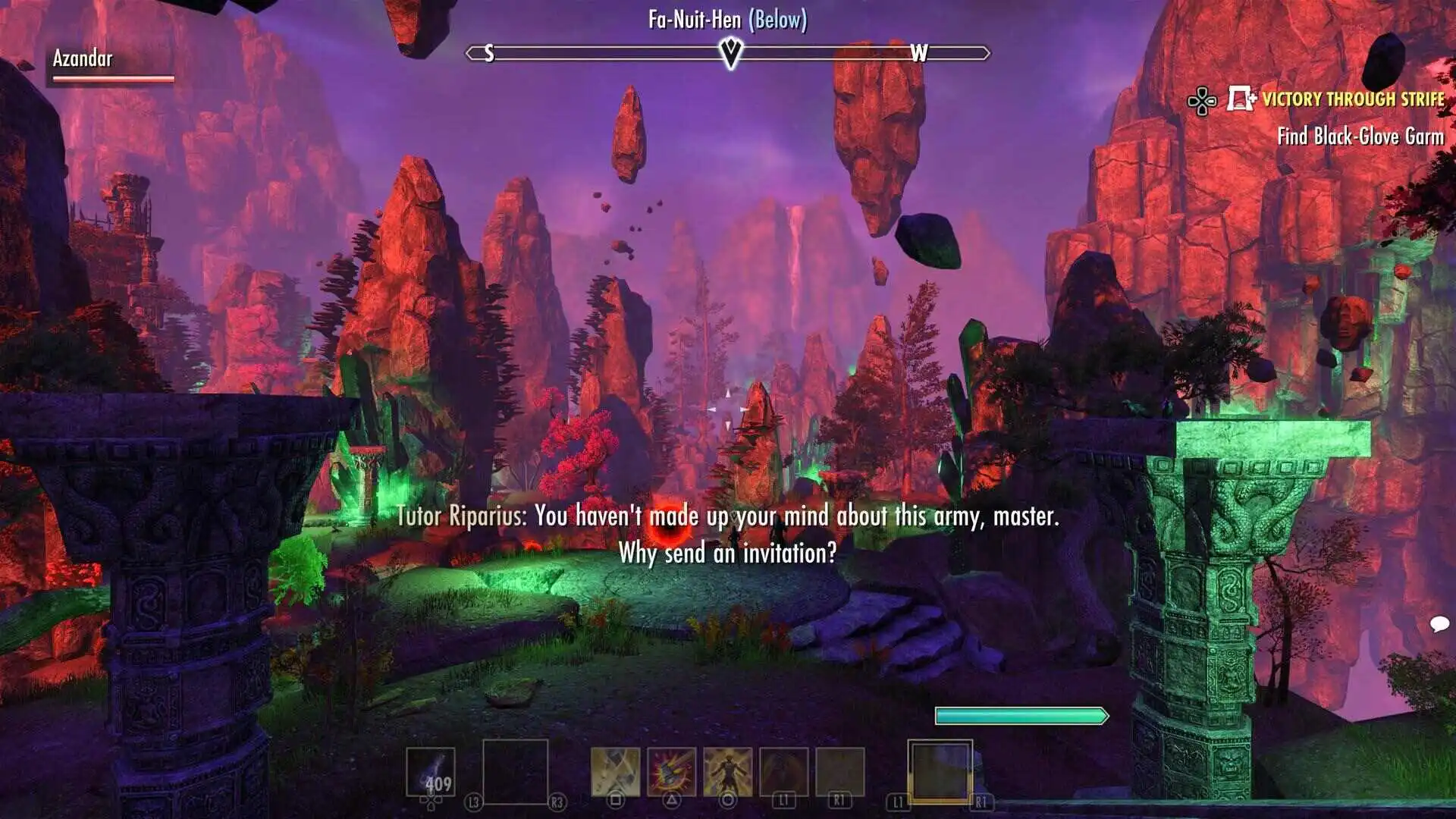Click the quest-type doorway icon beside the quest title

point(1241,99)
